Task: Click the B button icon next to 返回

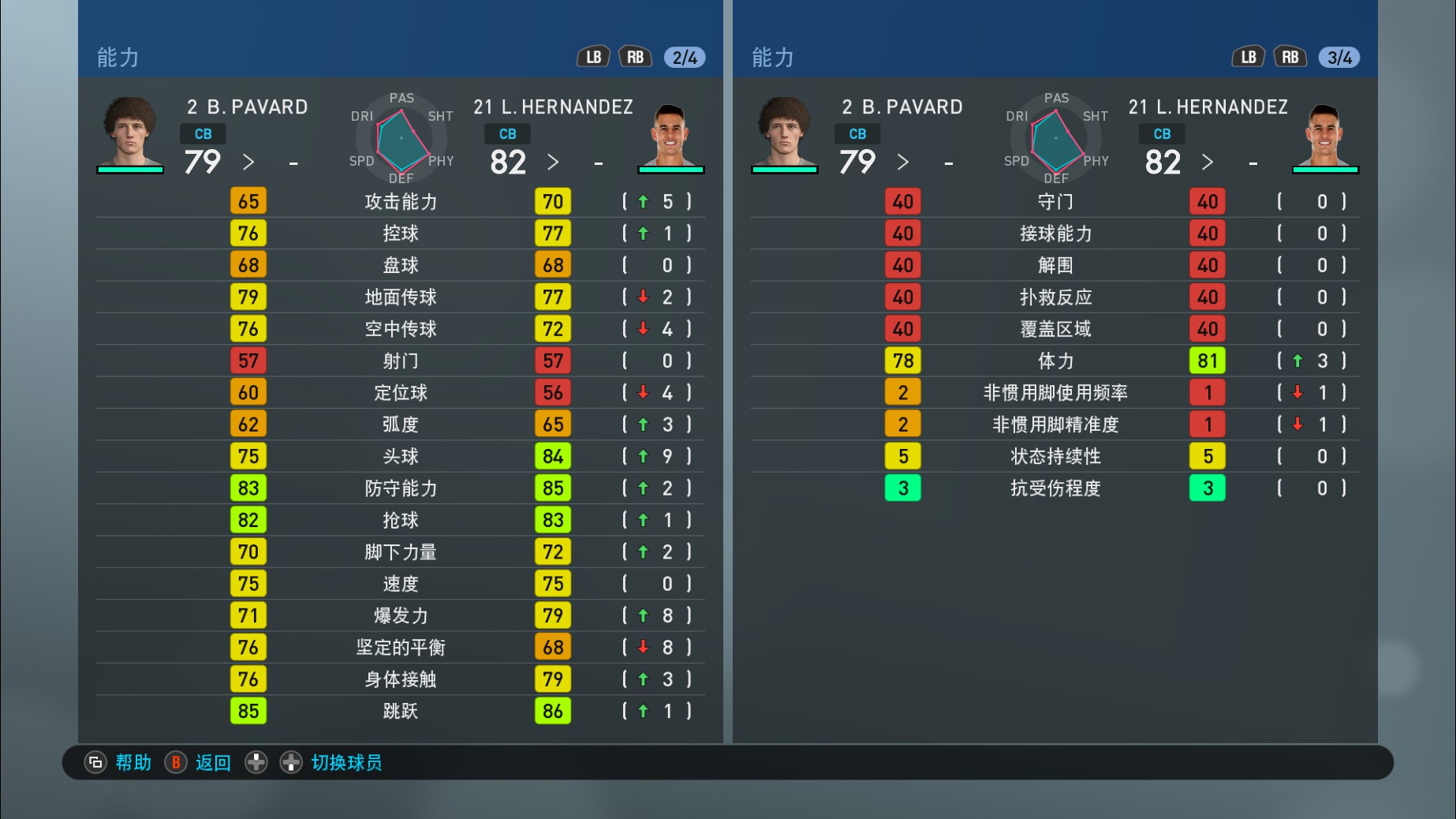Action: [175, 763]
